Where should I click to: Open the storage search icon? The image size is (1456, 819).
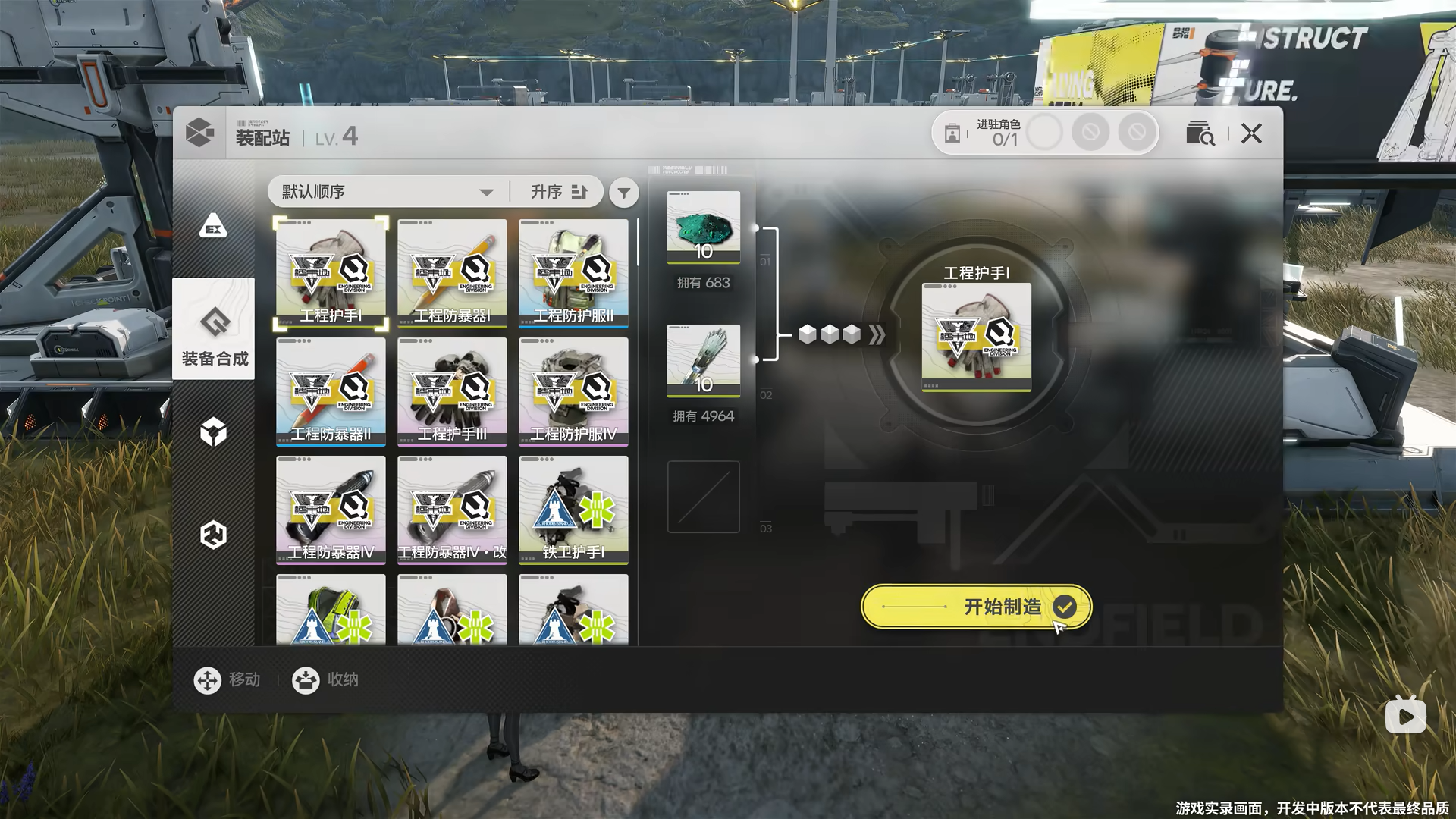(1200, 133)
